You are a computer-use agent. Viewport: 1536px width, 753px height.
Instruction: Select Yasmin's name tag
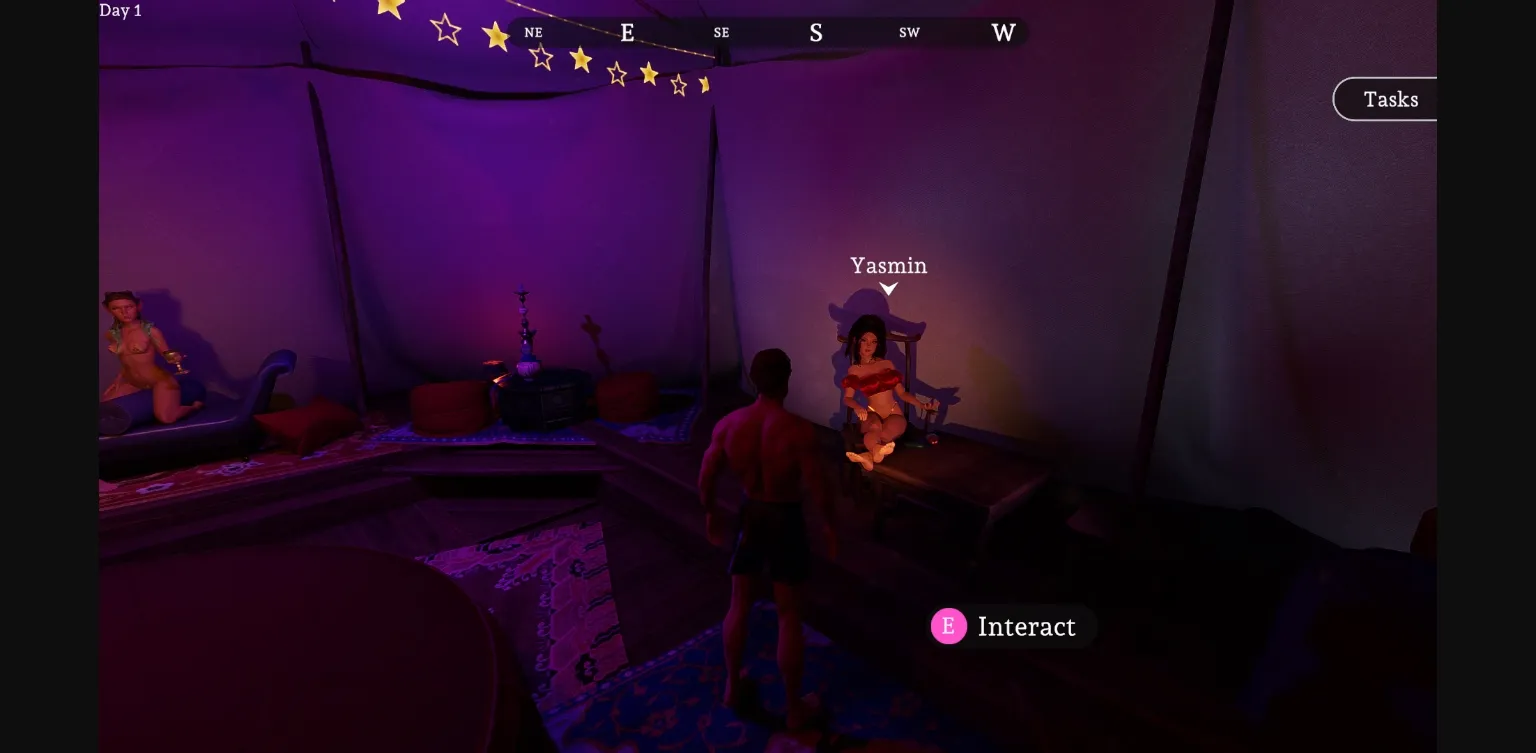(887, 265)
